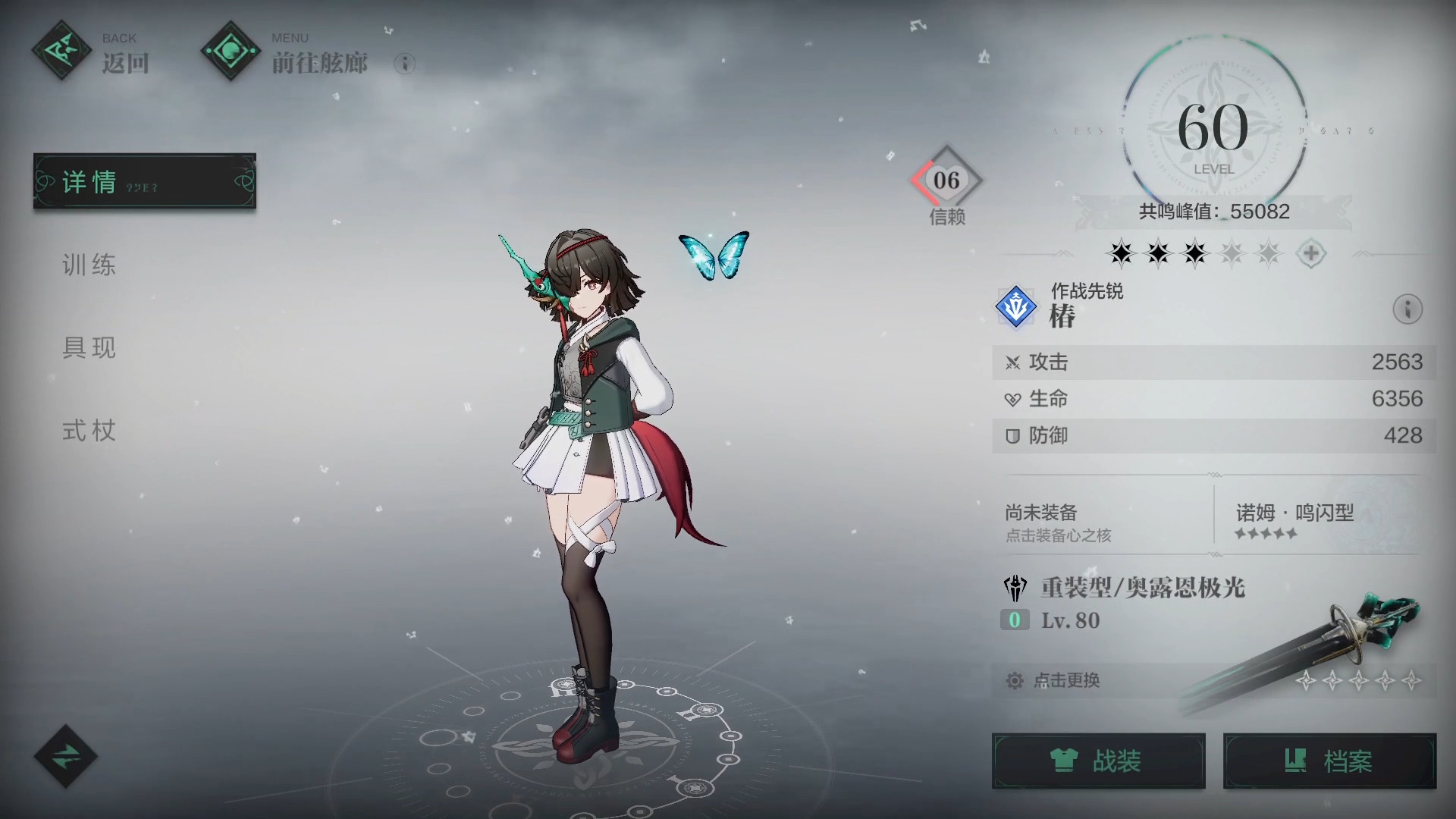View character info for 椿
This screenshot has height=819, width=1456.
click(1407, 309)
